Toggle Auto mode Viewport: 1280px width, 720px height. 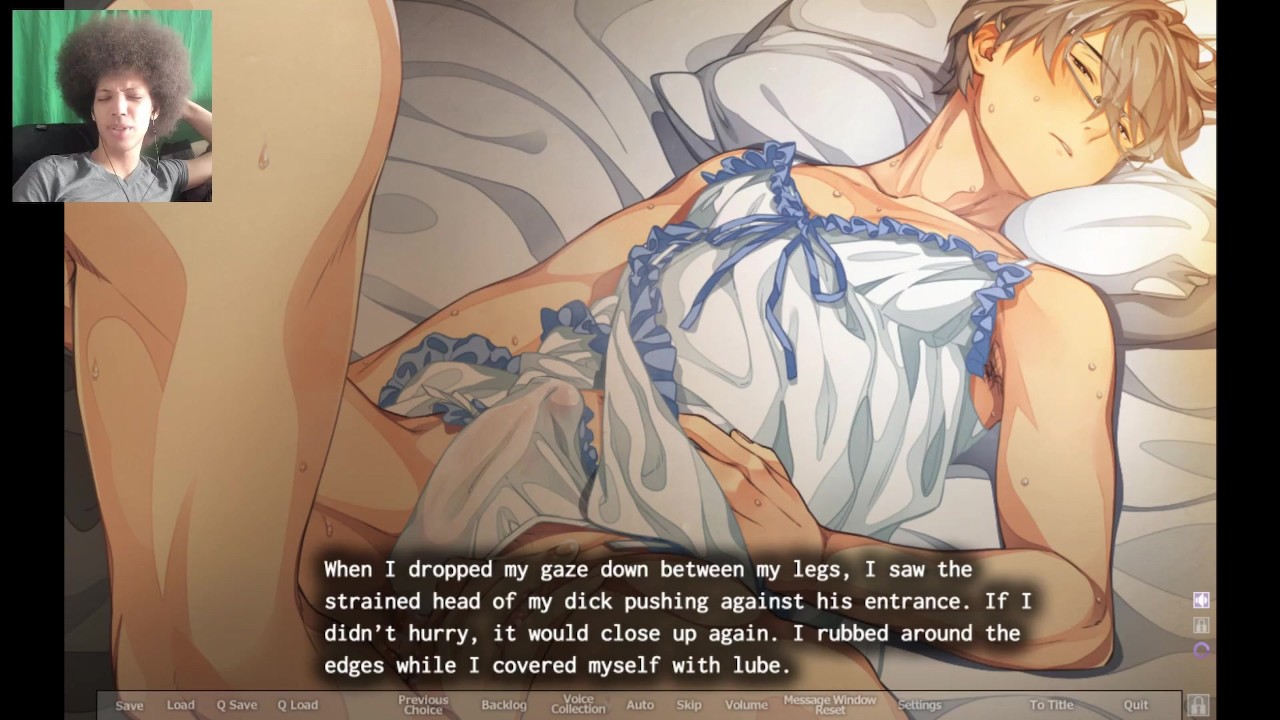click(x=640, y=705)
